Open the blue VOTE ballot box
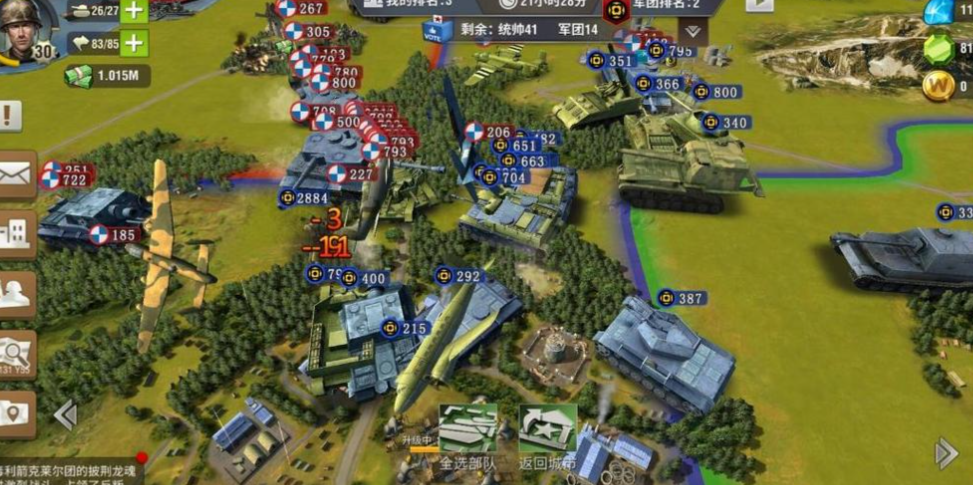 (439, 31)
